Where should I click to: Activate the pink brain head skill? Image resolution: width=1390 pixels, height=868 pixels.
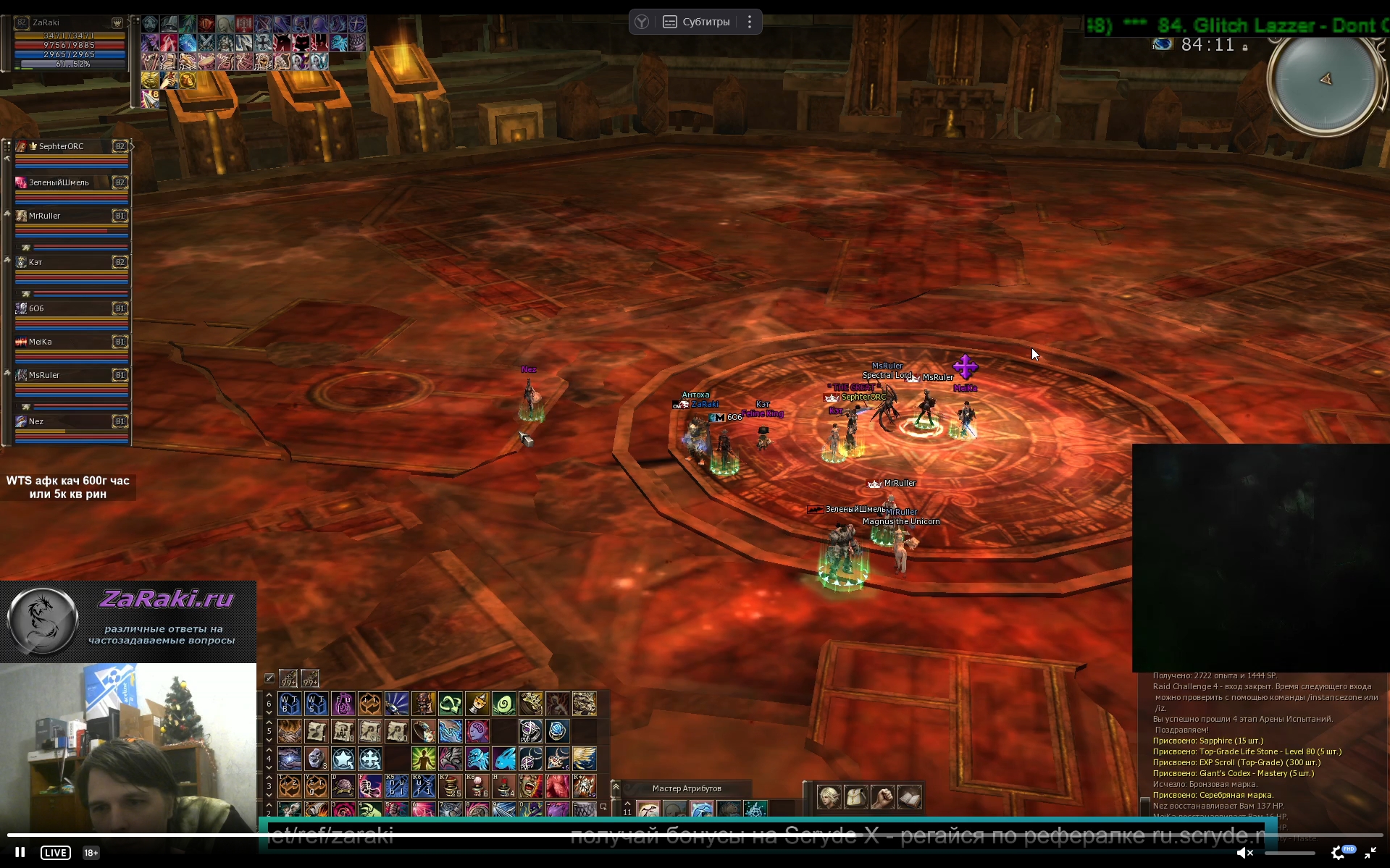(477, 731)
